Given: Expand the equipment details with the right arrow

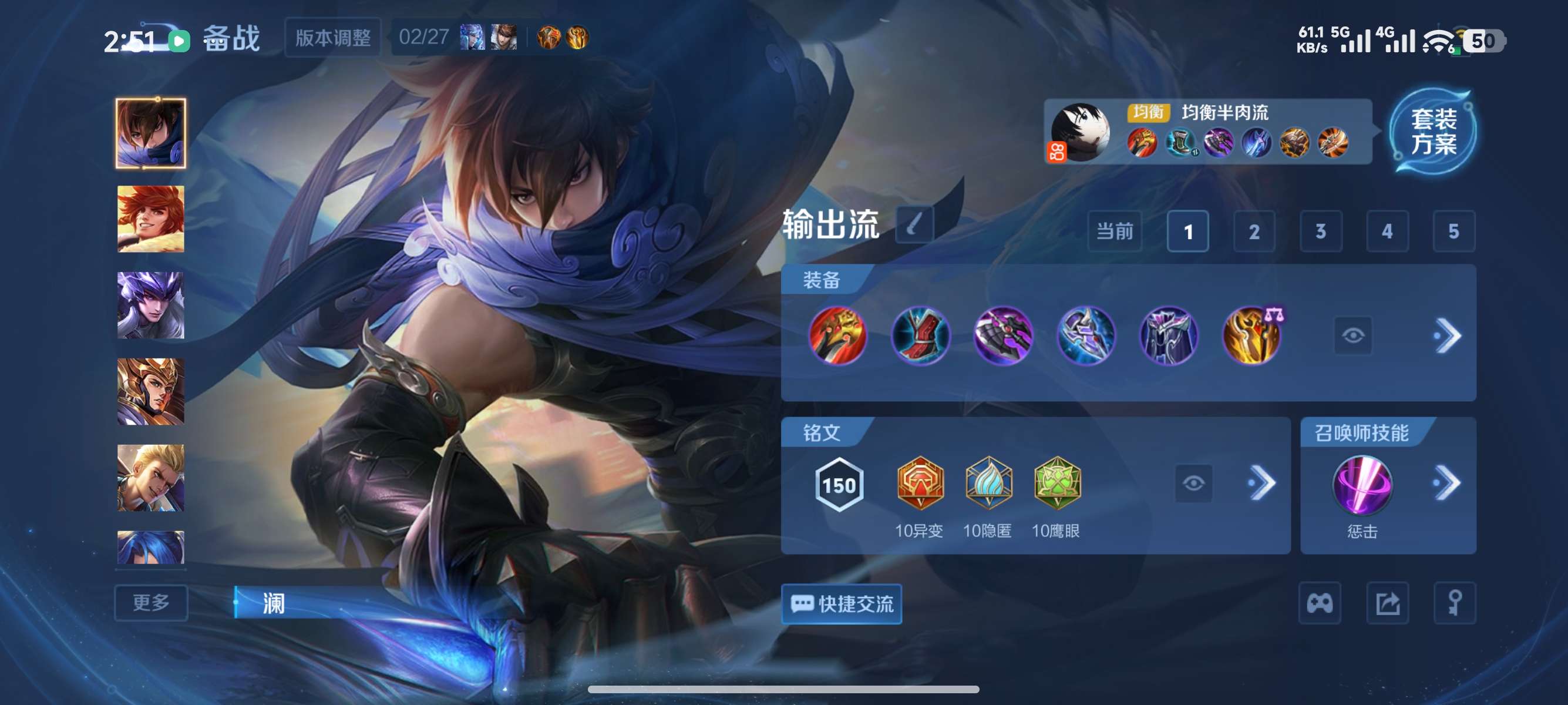Looking at the screenshot, I should tap(1452, 335).
